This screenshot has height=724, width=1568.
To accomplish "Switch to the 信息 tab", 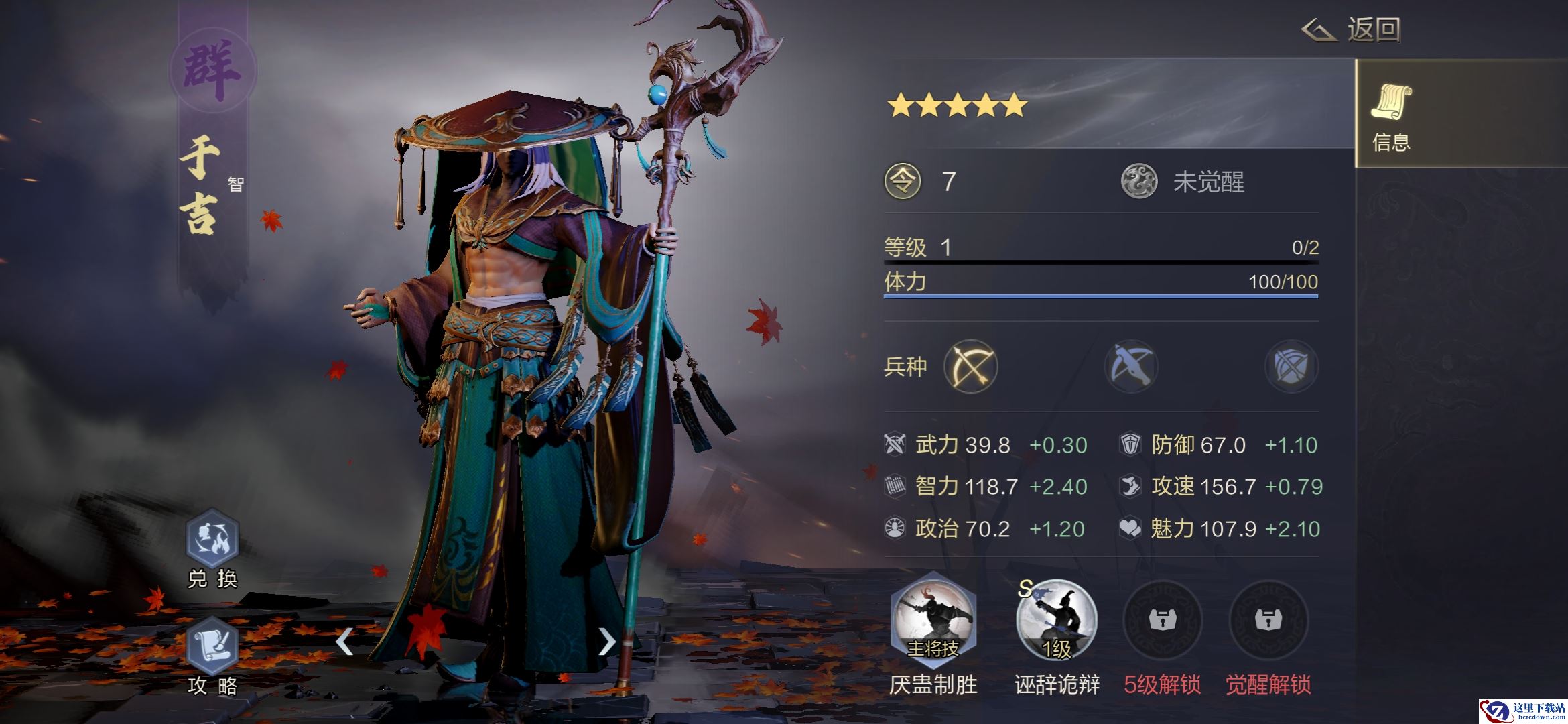I will click(1391, 114).
